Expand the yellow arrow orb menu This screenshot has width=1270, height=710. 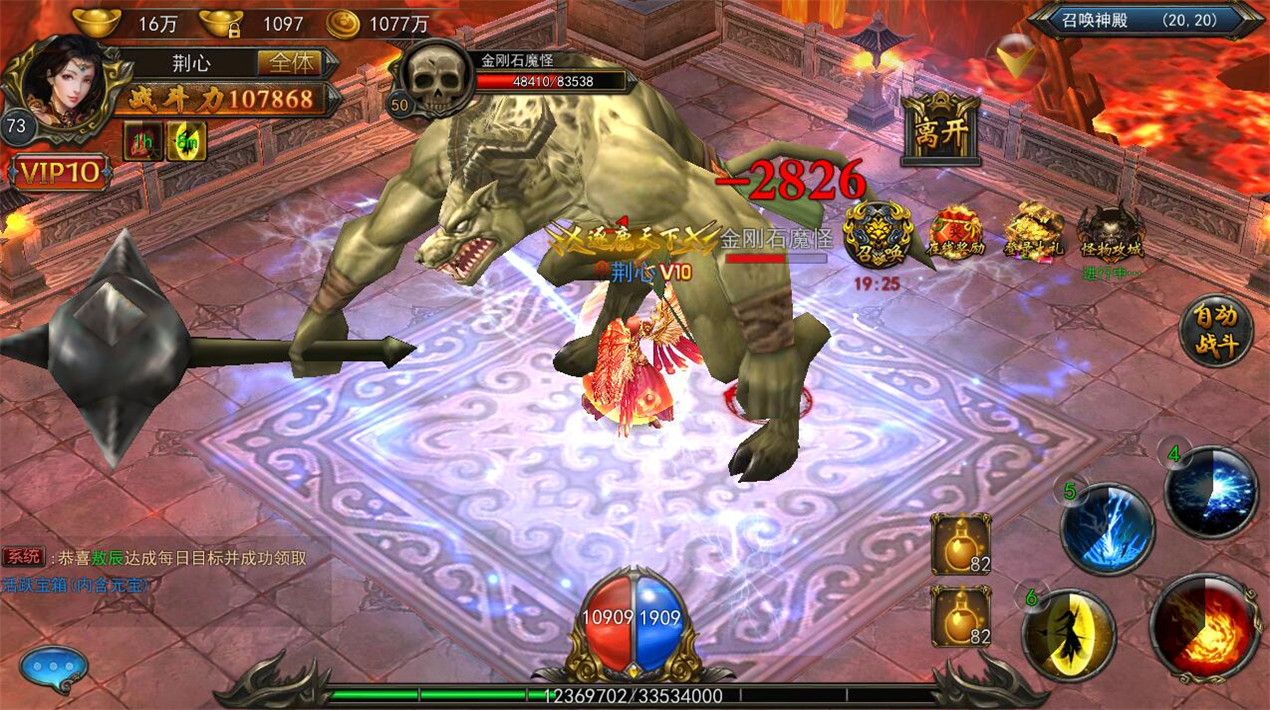click(1020, 61)
